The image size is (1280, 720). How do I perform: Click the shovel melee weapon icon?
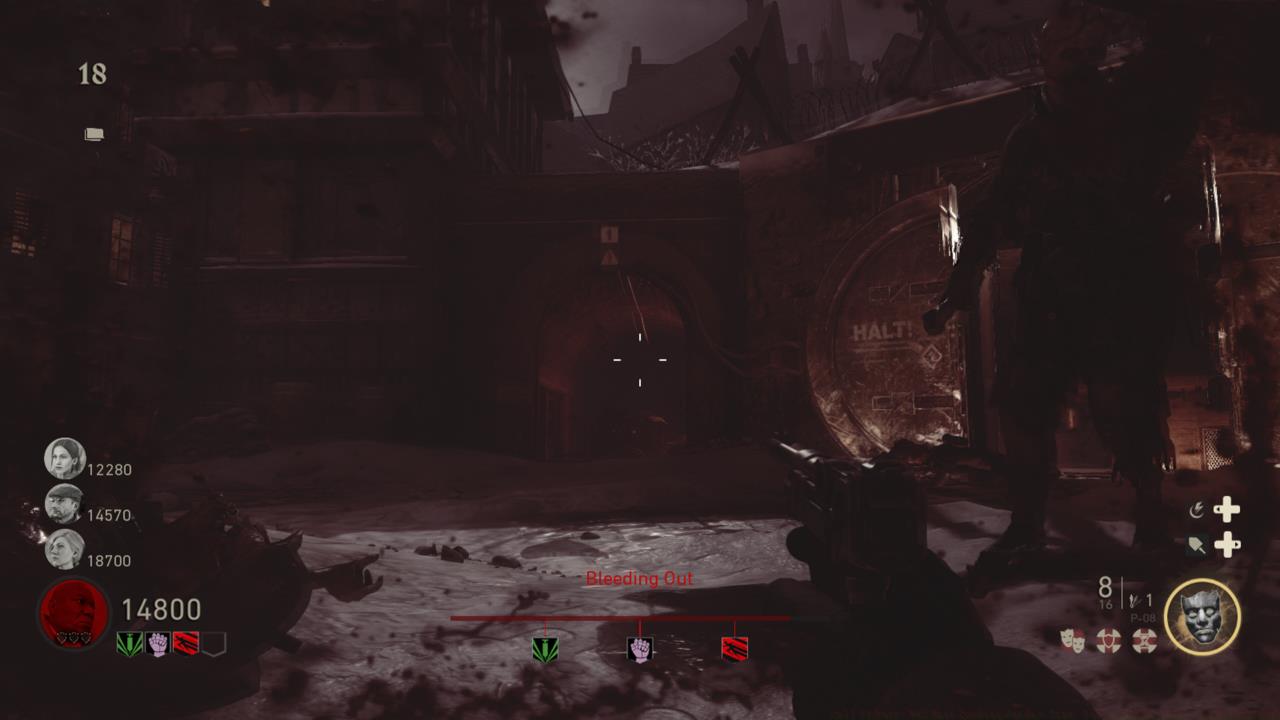(1197, 545)
